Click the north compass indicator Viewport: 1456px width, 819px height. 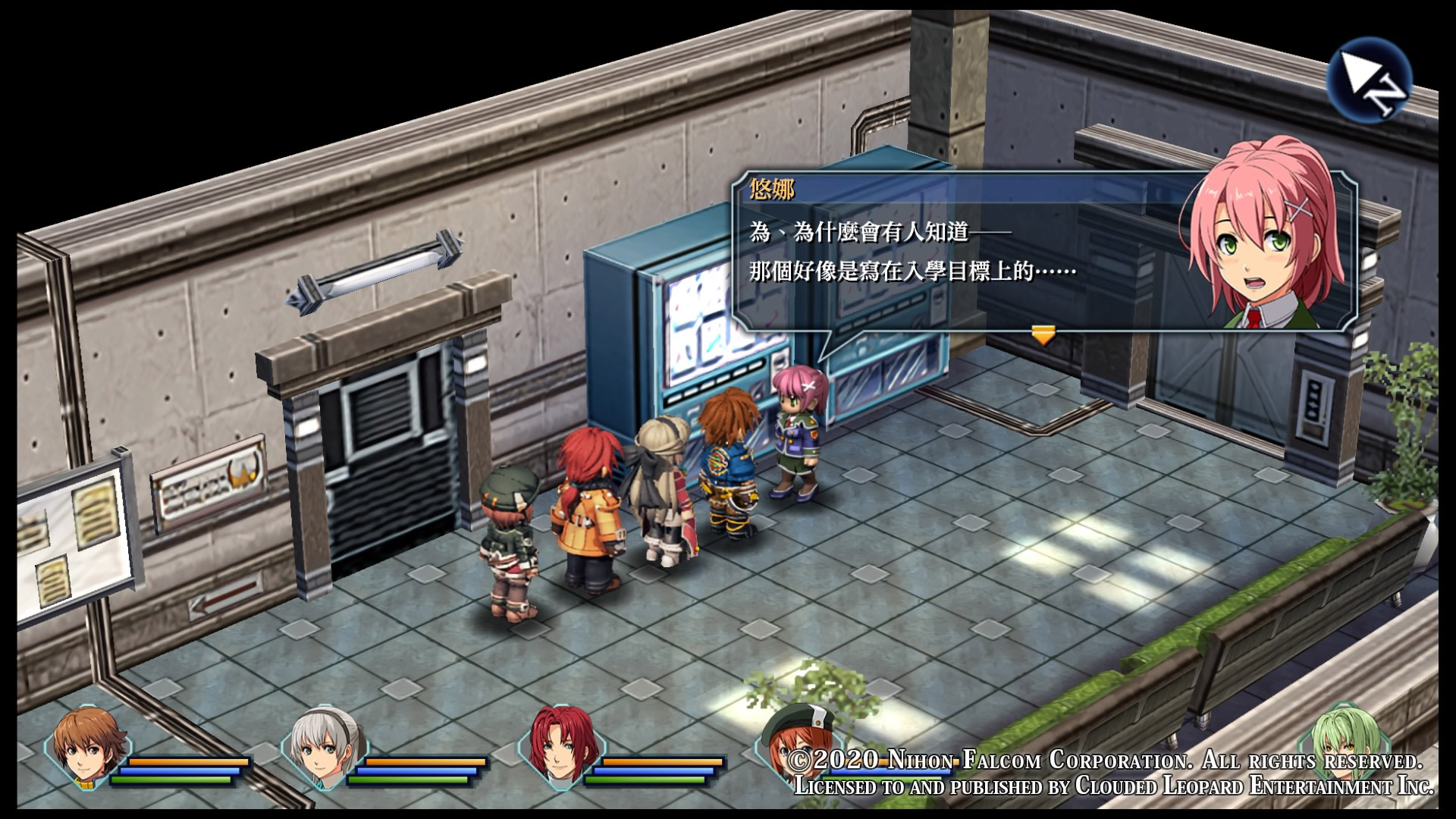(x=1369, y=80)
